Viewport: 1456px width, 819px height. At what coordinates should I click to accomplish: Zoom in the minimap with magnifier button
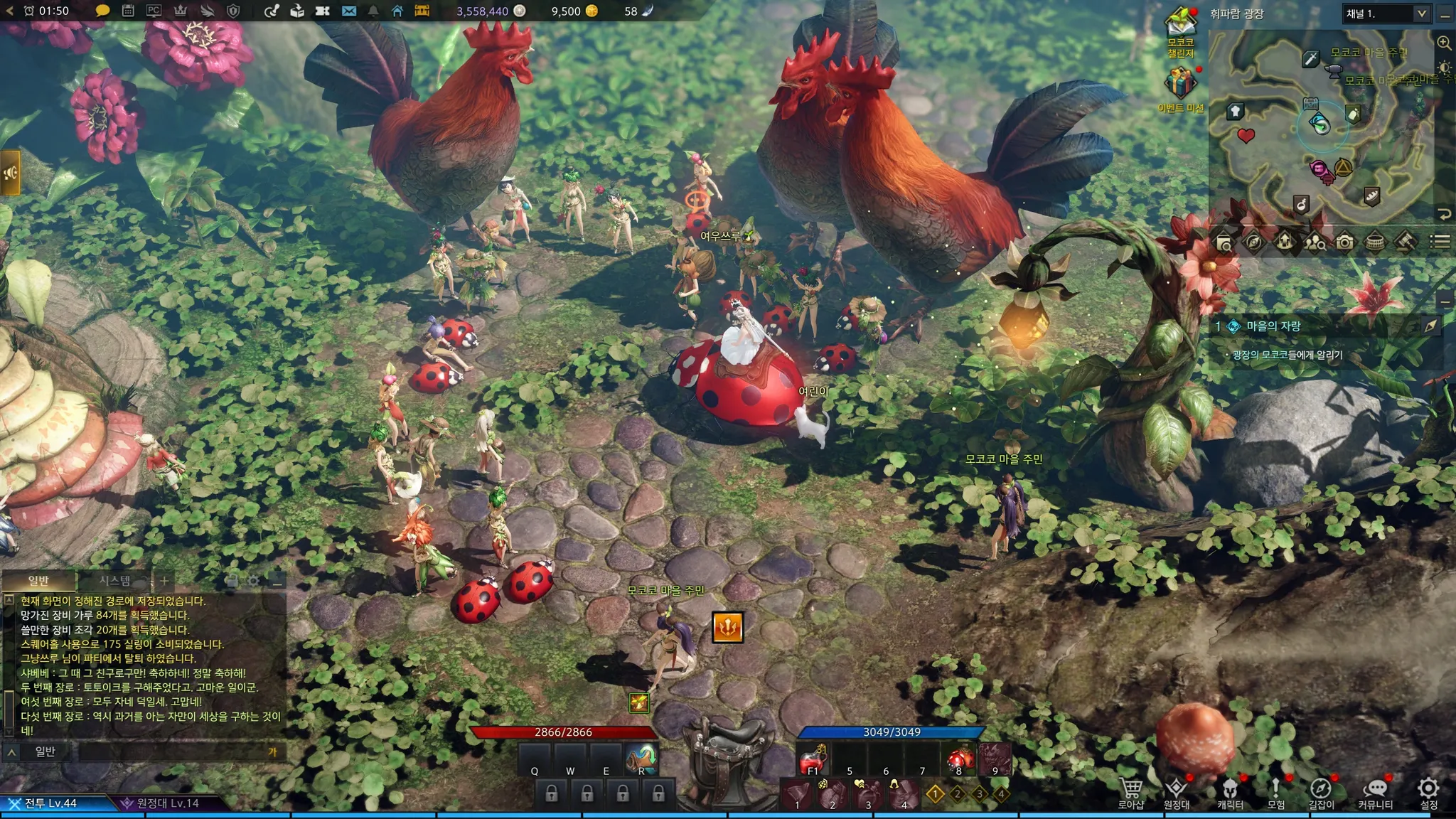(1444, 43)
